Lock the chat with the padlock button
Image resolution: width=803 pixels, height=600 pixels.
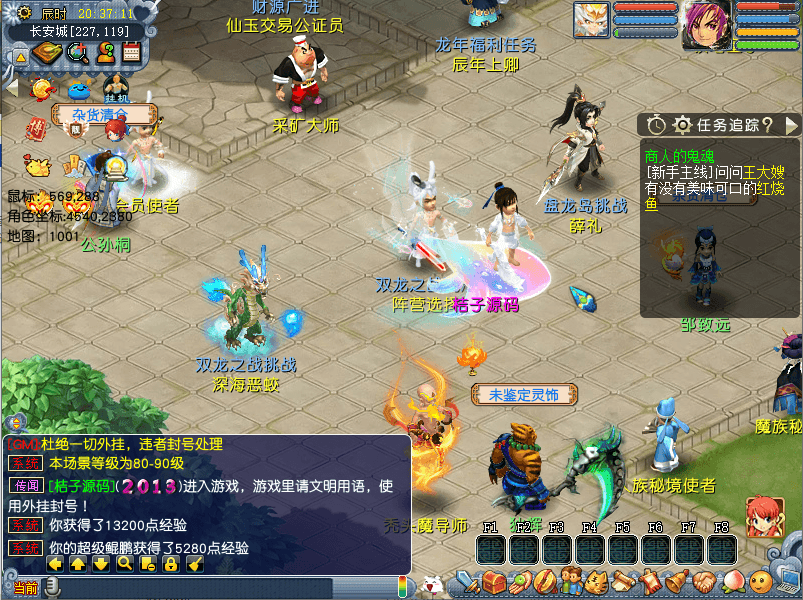pos(170,564)
